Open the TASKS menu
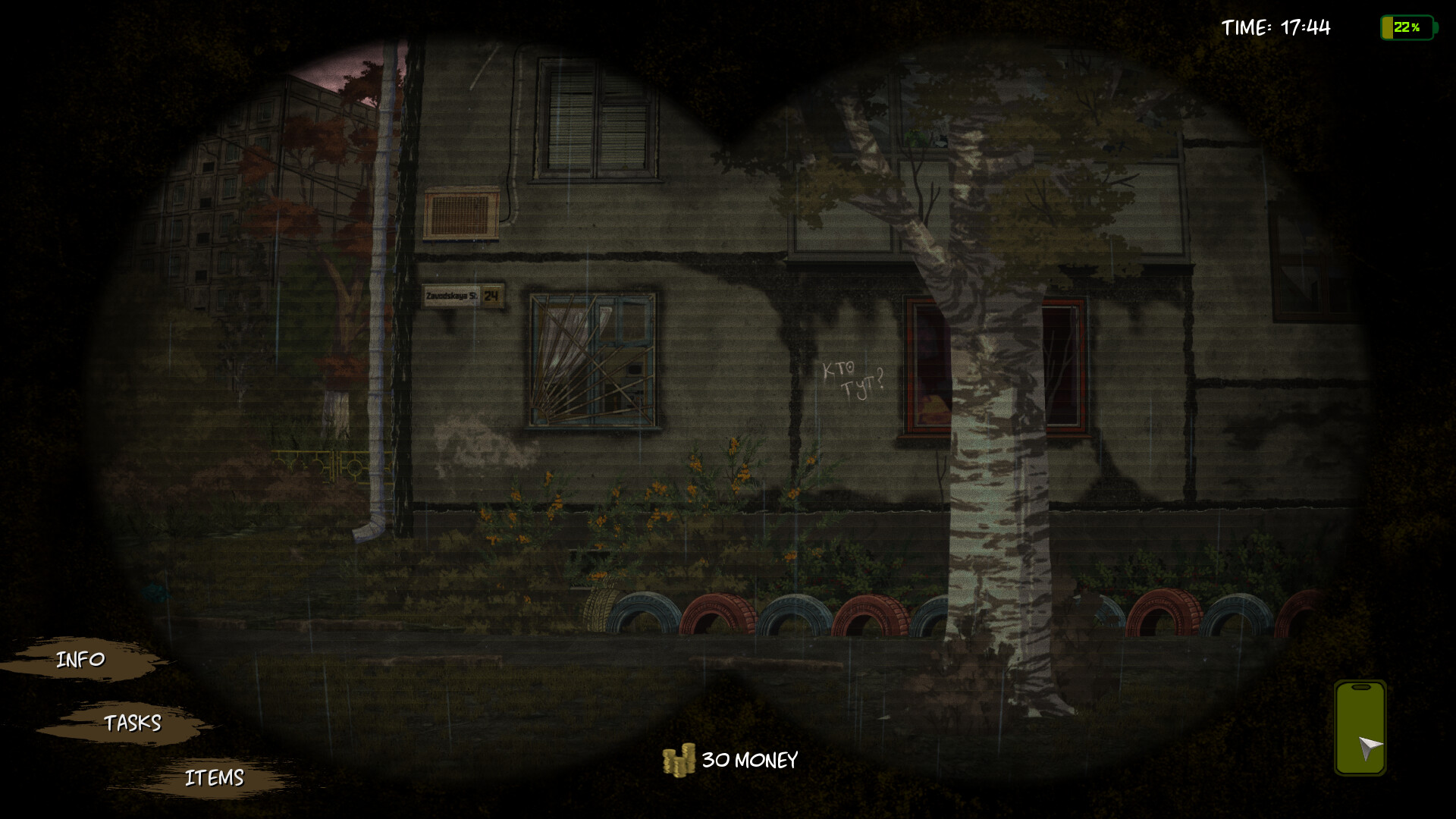1456x819 pixels. coord(133,723)
